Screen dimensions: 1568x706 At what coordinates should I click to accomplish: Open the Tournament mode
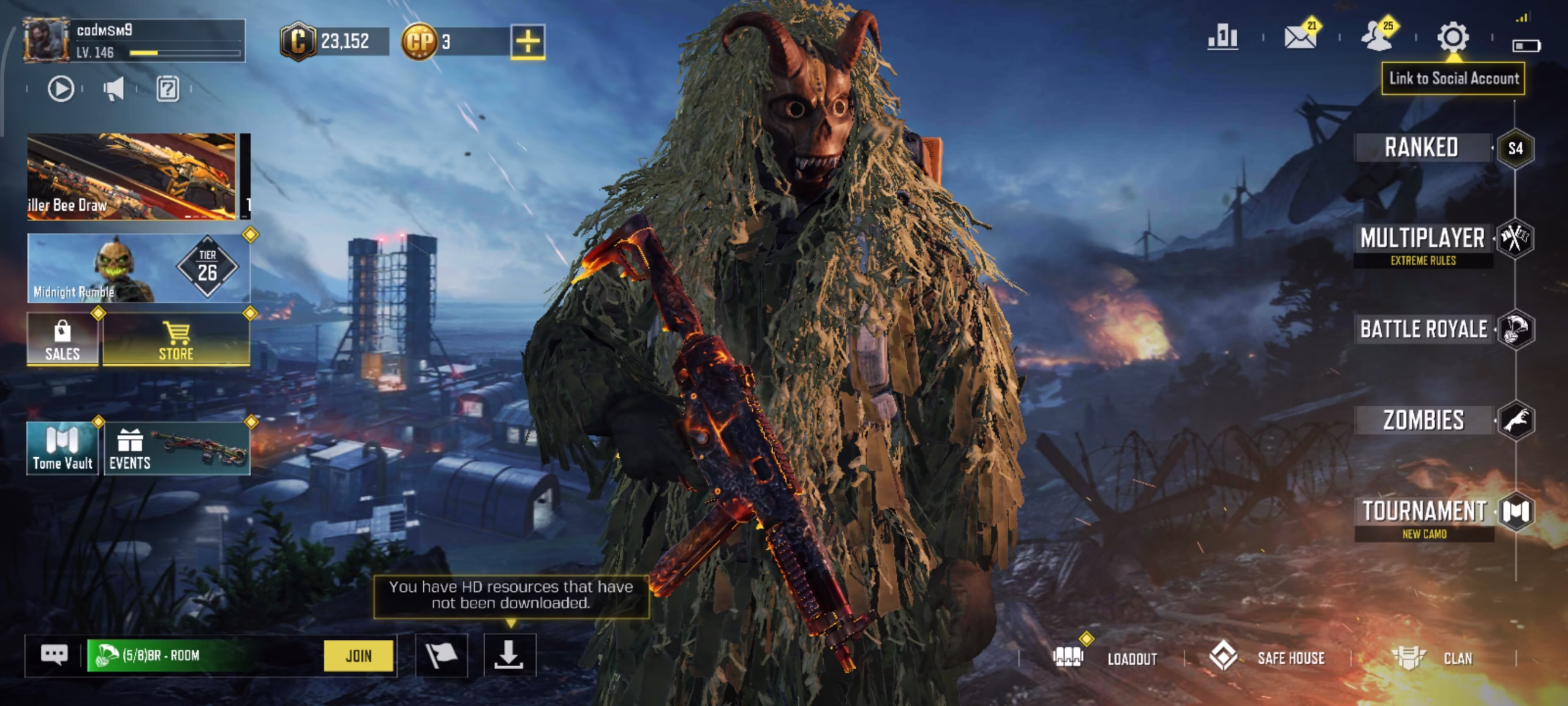(1425, 512)
